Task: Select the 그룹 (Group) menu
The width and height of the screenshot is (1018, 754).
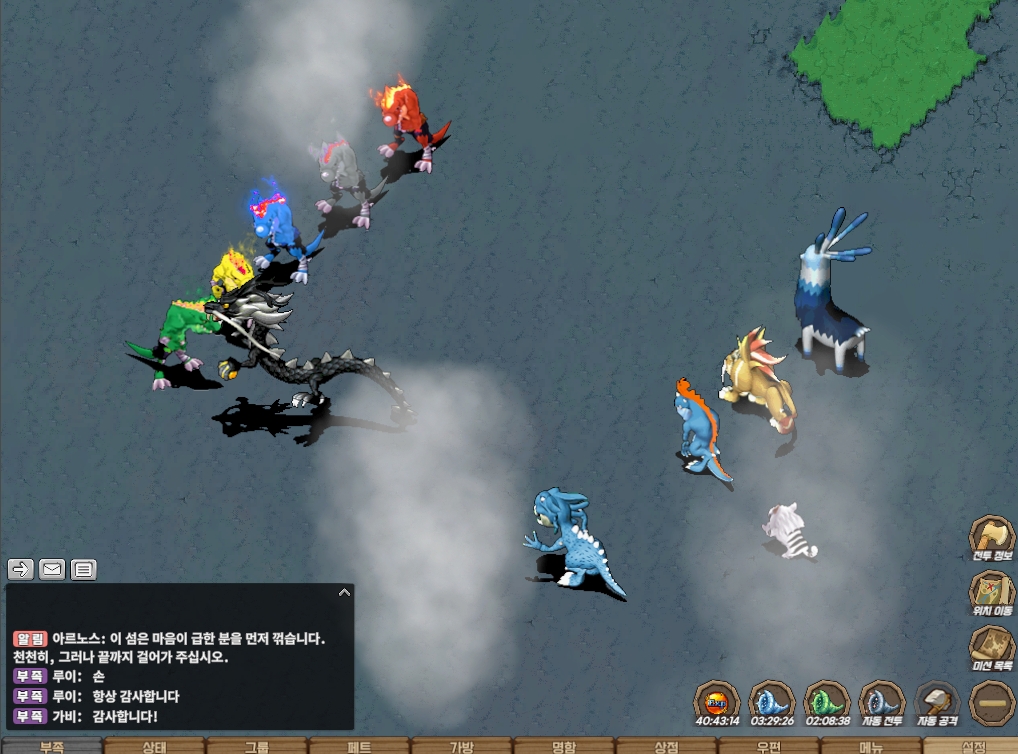Action: pyautogui.click(x=257, y=746)
